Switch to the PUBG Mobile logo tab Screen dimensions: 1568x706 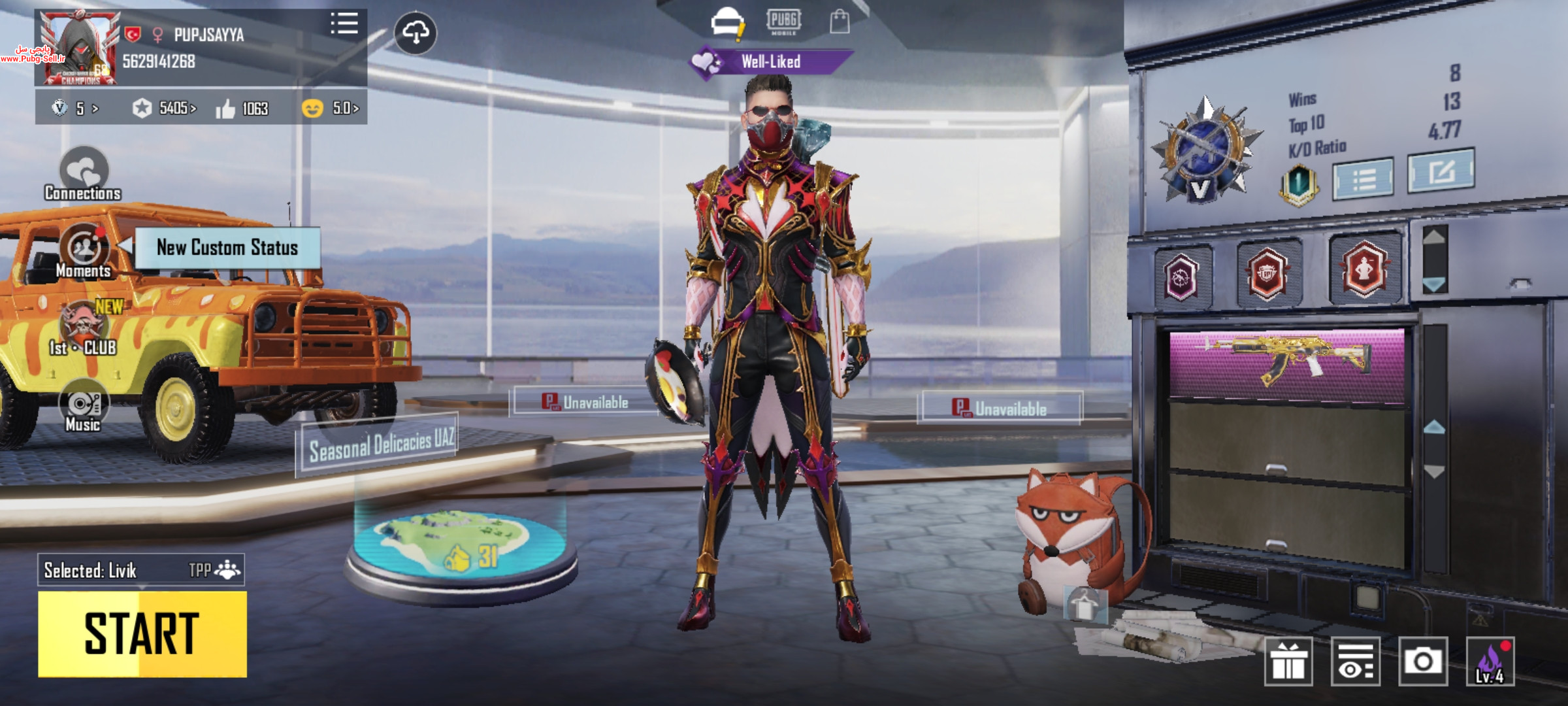783,22
